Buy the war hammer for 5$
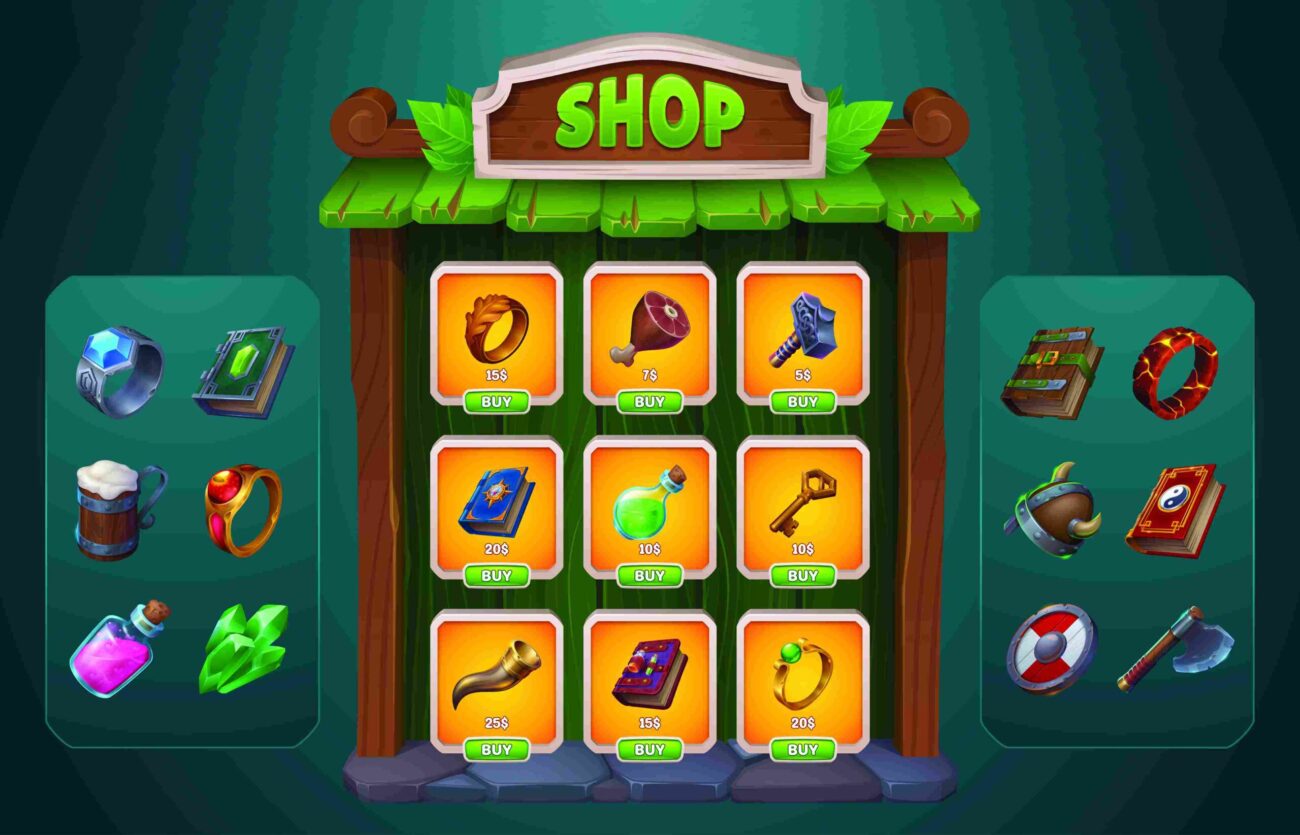This screenshot has height=835, width=1300. click(803, 400)
